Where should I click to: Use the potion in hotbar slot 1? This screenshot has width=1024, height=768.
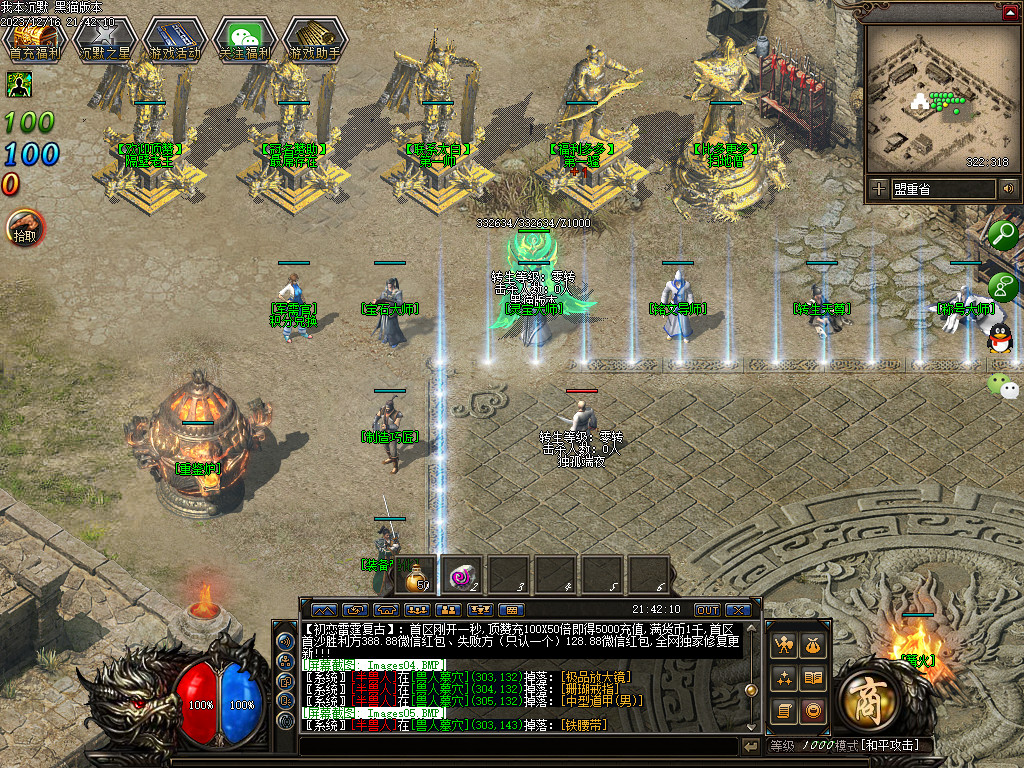416,575
